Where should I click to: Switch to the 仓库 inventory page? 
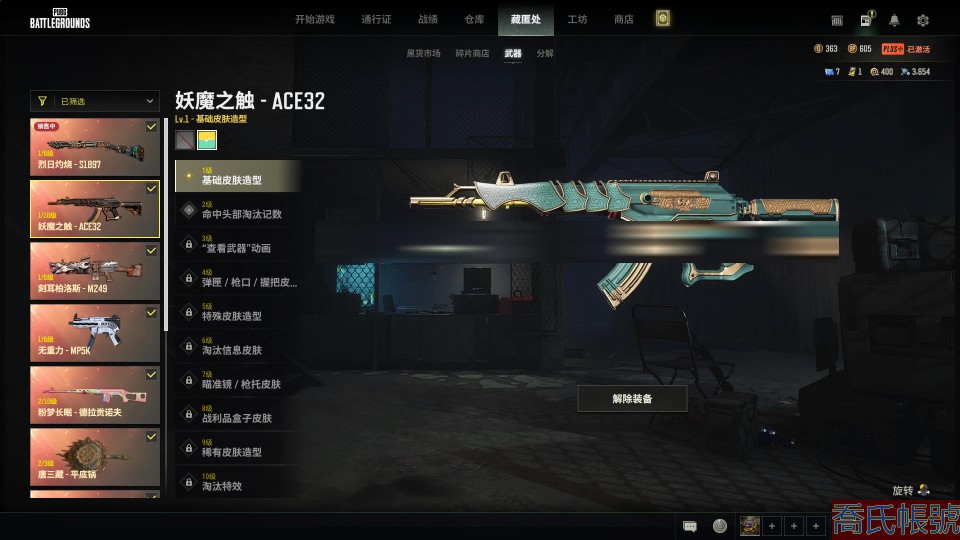pyautogui.click(x=474, y=19)
